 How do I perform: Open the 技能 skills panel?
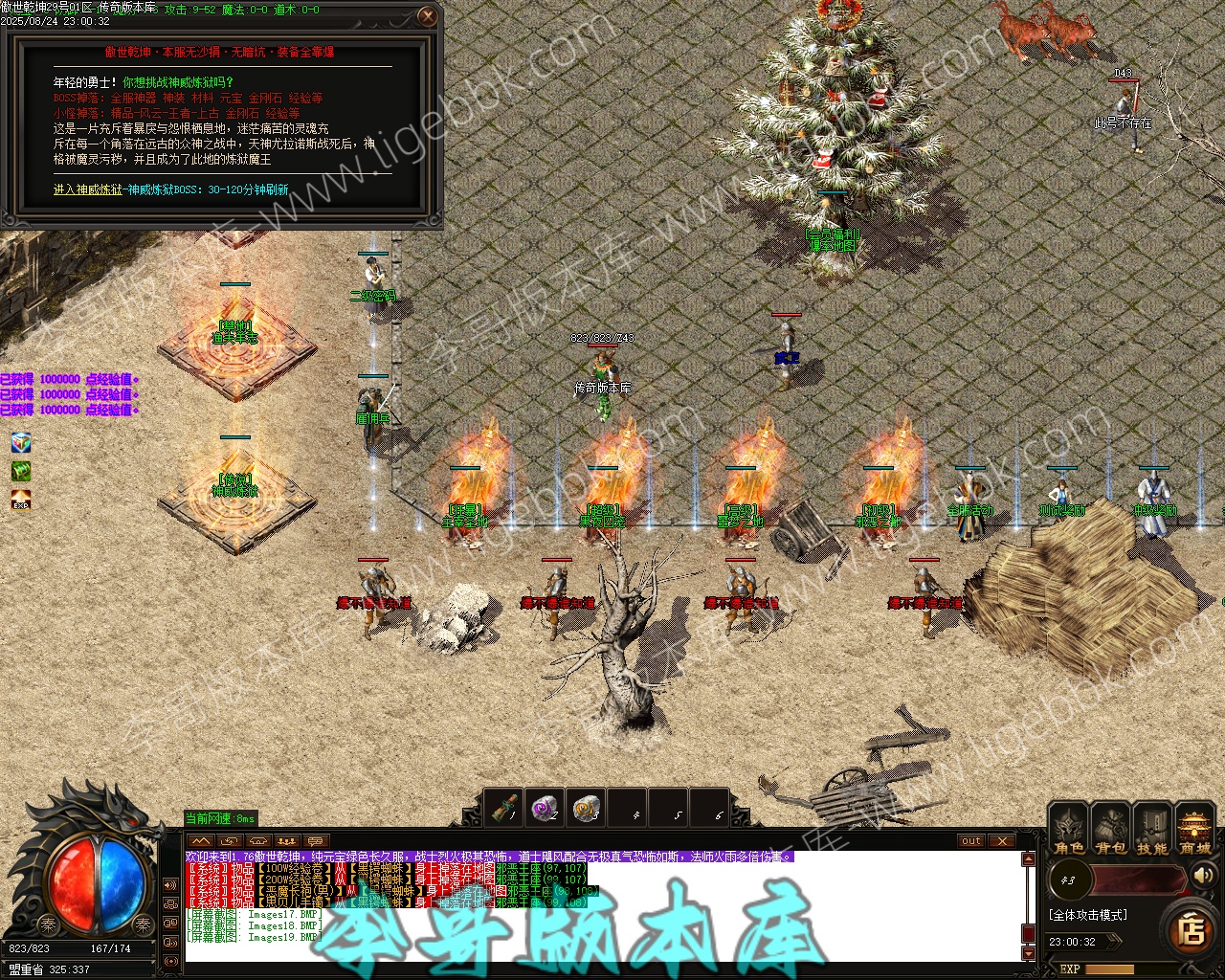point(1152,829)
